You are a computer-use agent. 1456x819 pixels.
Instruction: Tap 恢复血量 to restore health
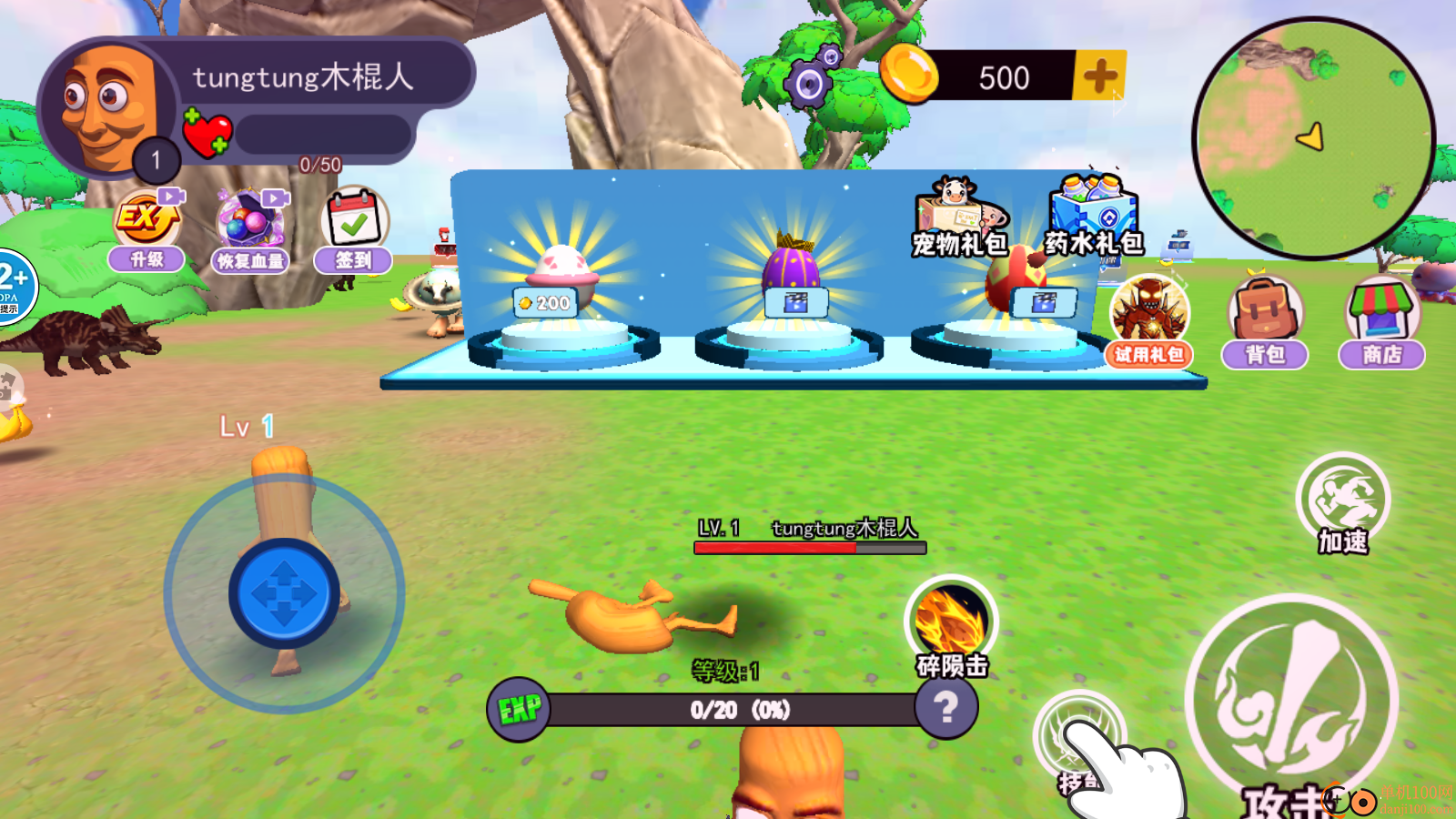[x=250, y=233]
